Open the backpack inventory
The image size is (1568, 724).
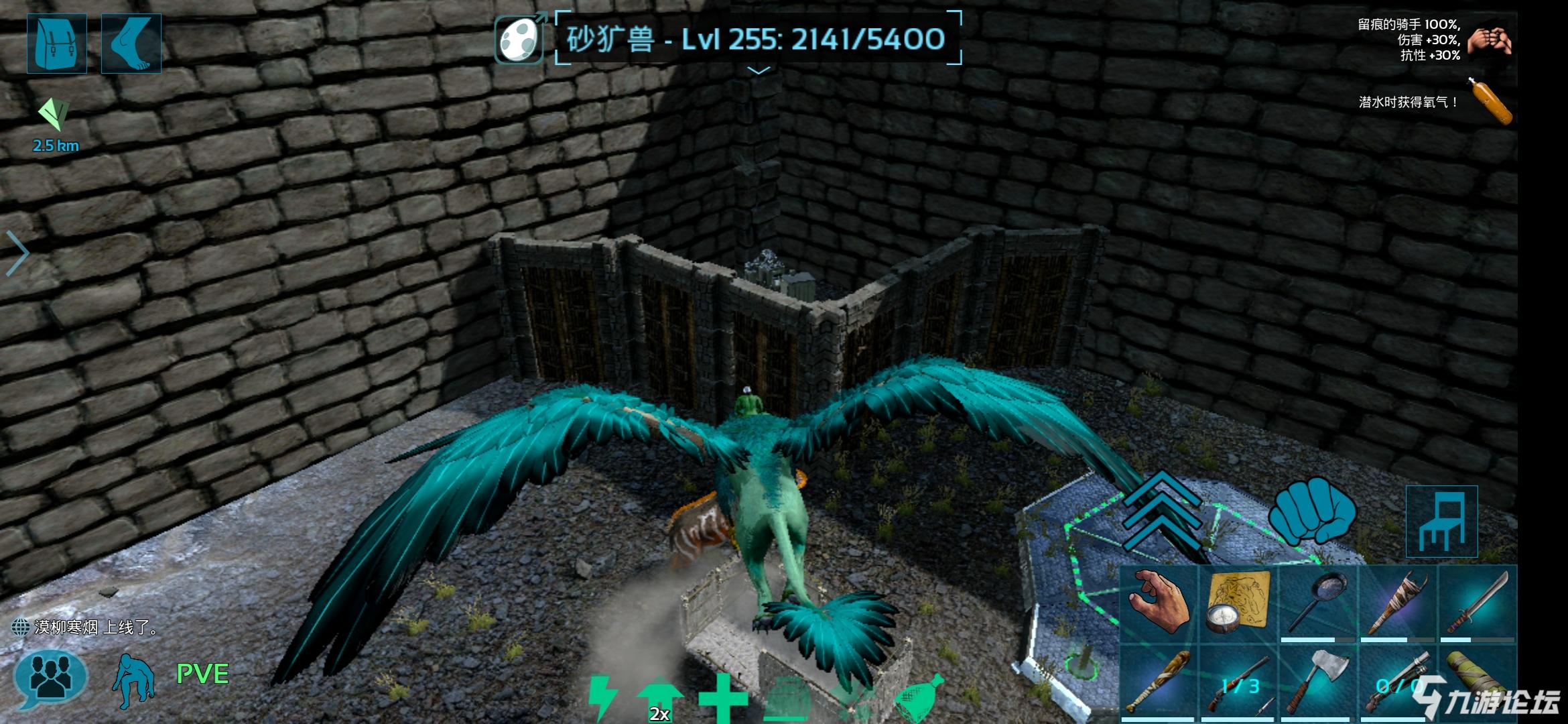(57, 44)
